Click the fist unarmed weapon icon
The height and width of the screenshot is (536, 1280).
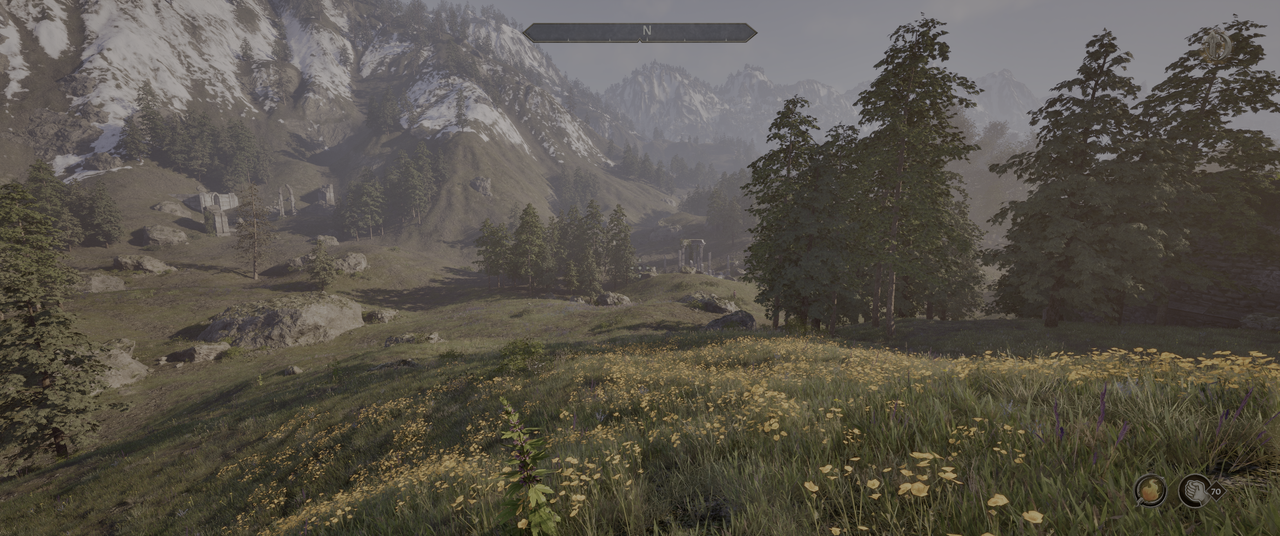(1194, 490)
